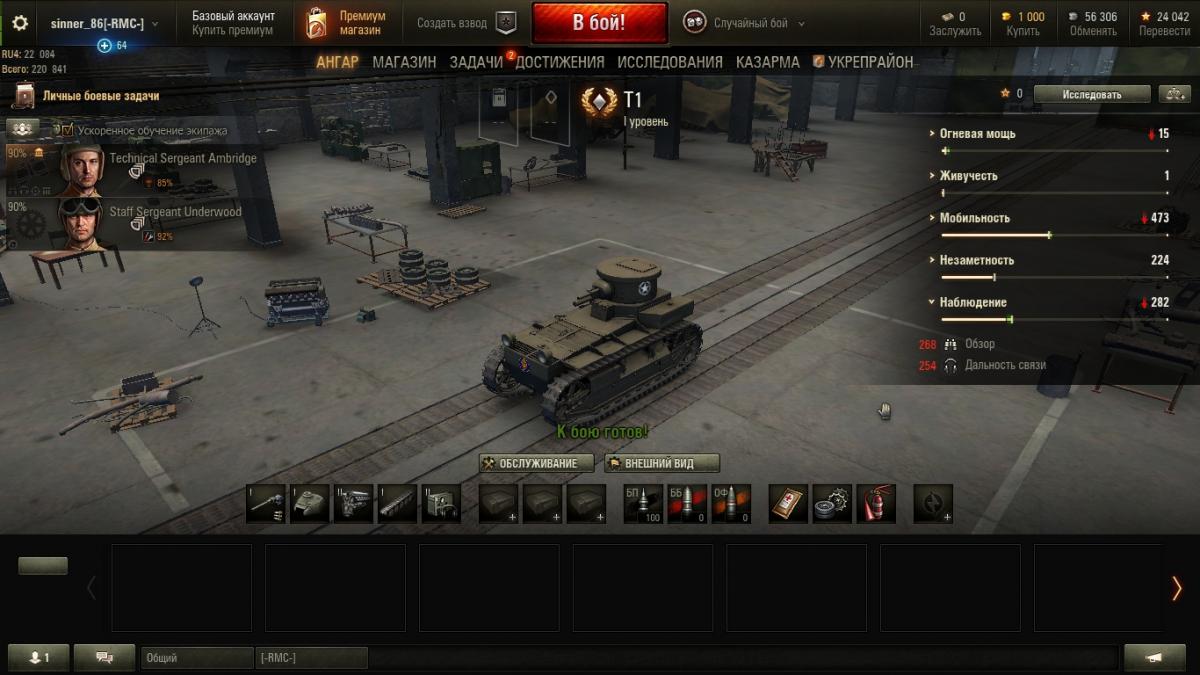Open the УКРЕПРАЙОН tab
This screenshot has width=1200, height=675.
863,62
